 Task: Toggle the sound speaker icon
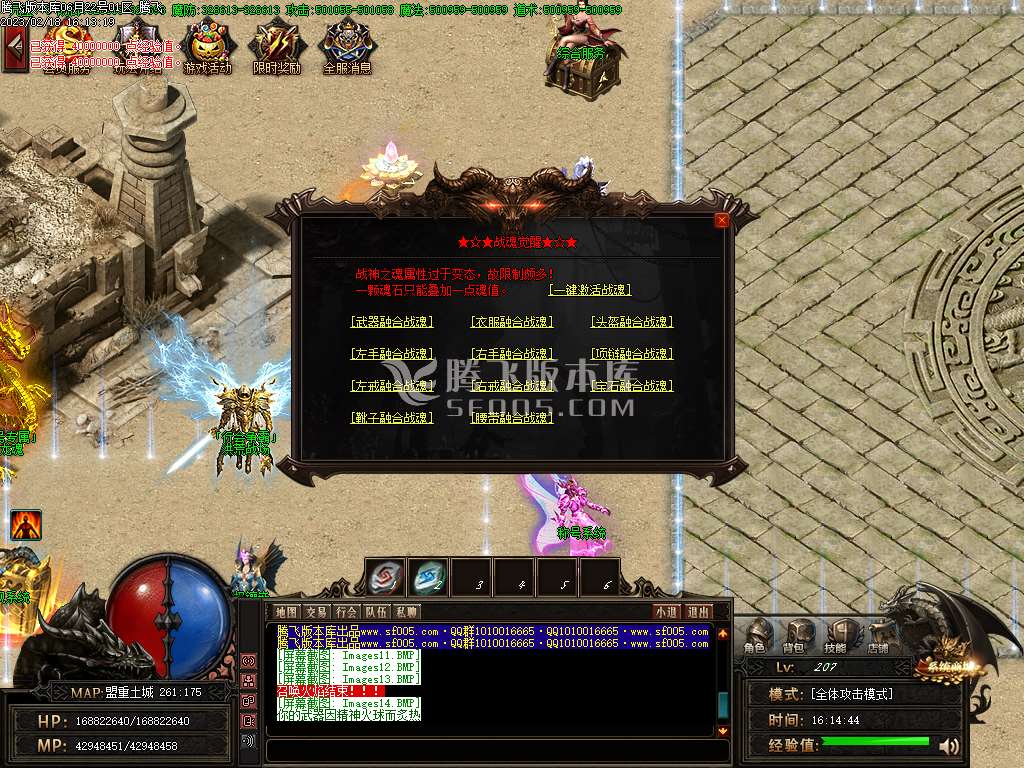(x=949, y=745)
